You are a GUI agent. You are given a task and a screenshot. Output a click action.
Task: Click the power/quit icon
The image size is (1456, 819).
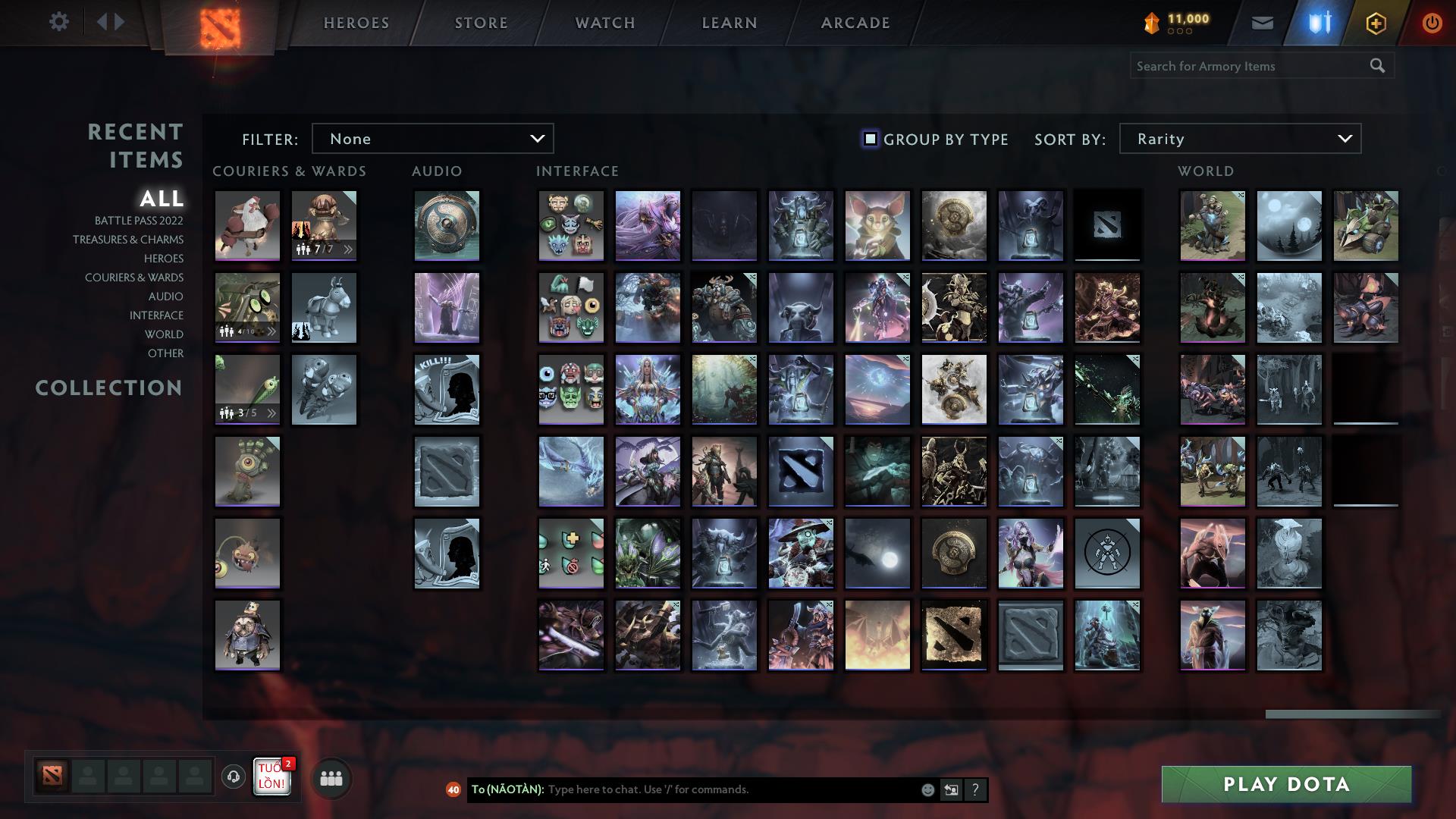pos(1432,22)
